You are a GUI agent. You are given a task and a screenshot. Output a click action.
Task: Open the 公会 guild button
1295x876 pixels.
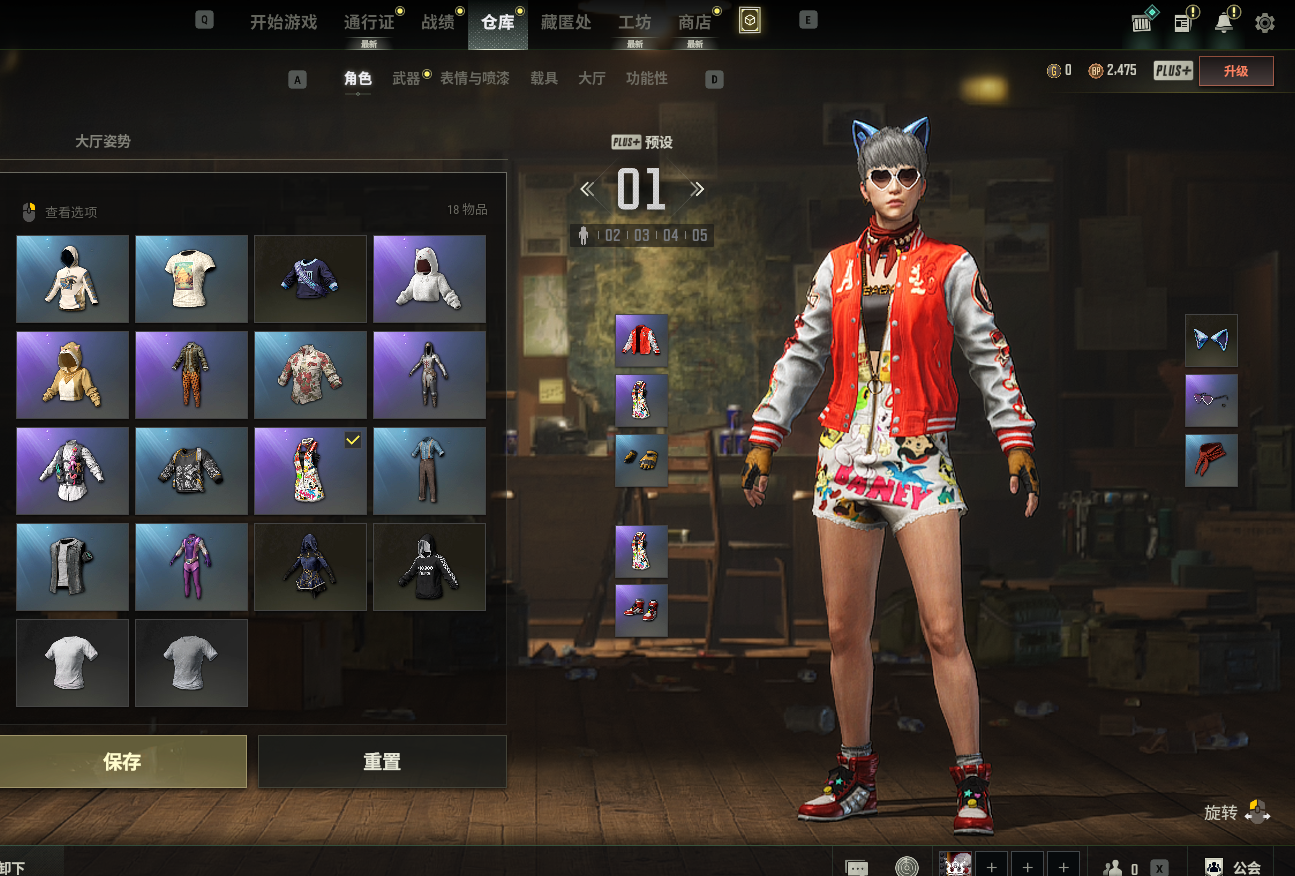[1234, 867]
